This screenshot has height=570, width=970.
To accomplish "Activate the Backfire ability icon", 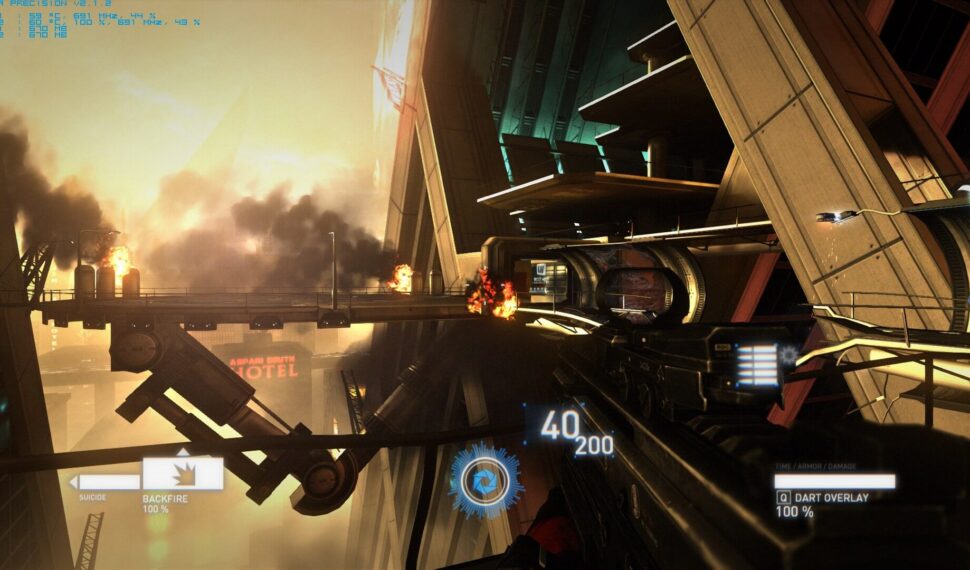I will (182, 472).
